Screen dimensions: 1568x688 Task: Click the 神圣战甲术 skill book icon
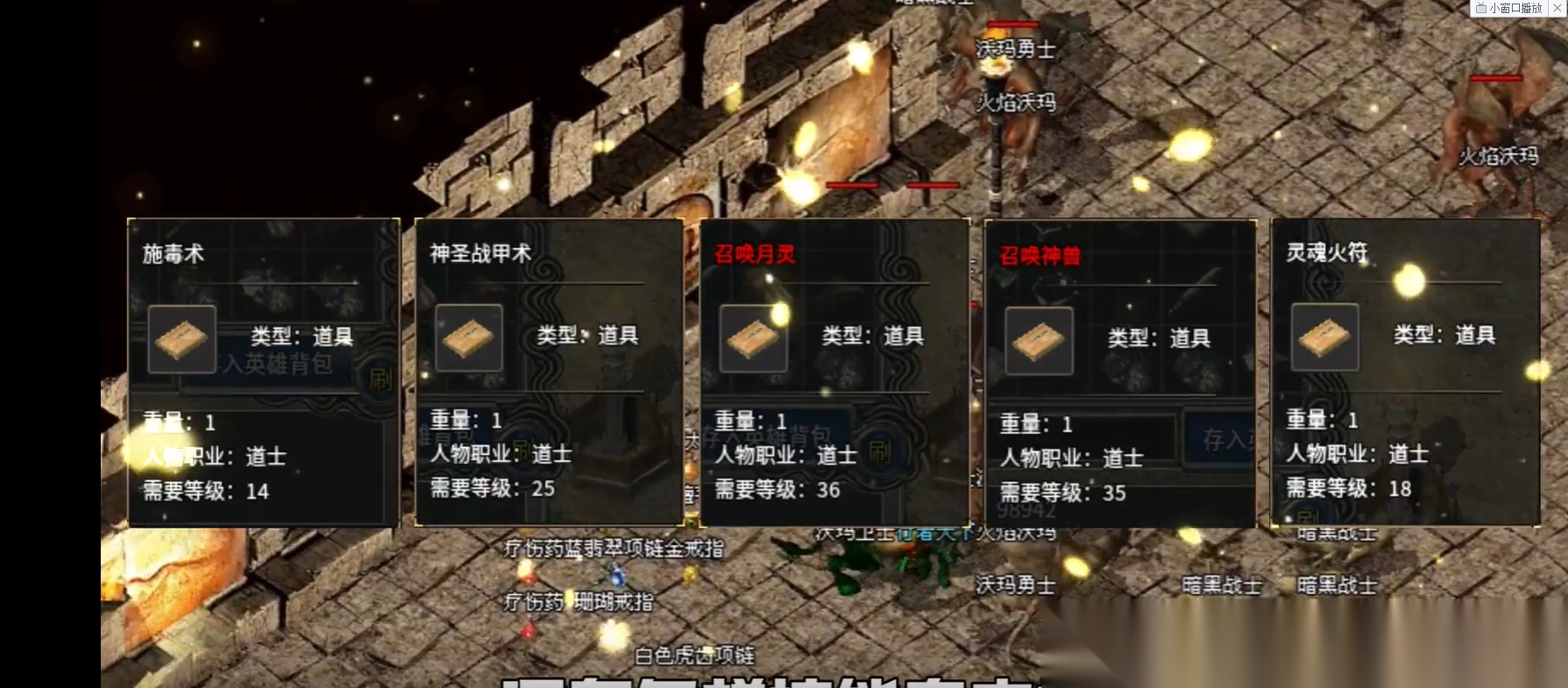469,340
